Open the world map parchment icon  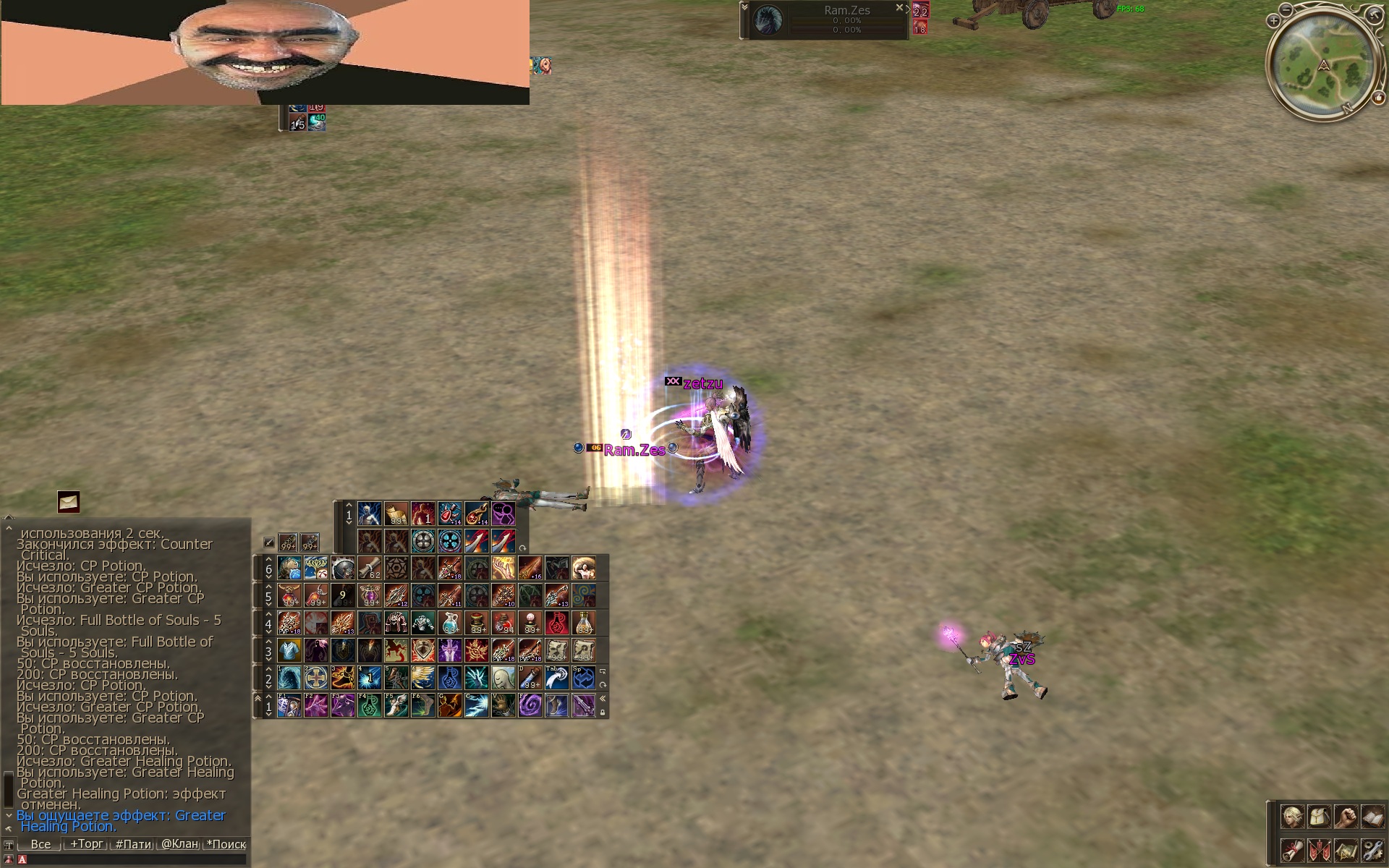(1346, 850)
